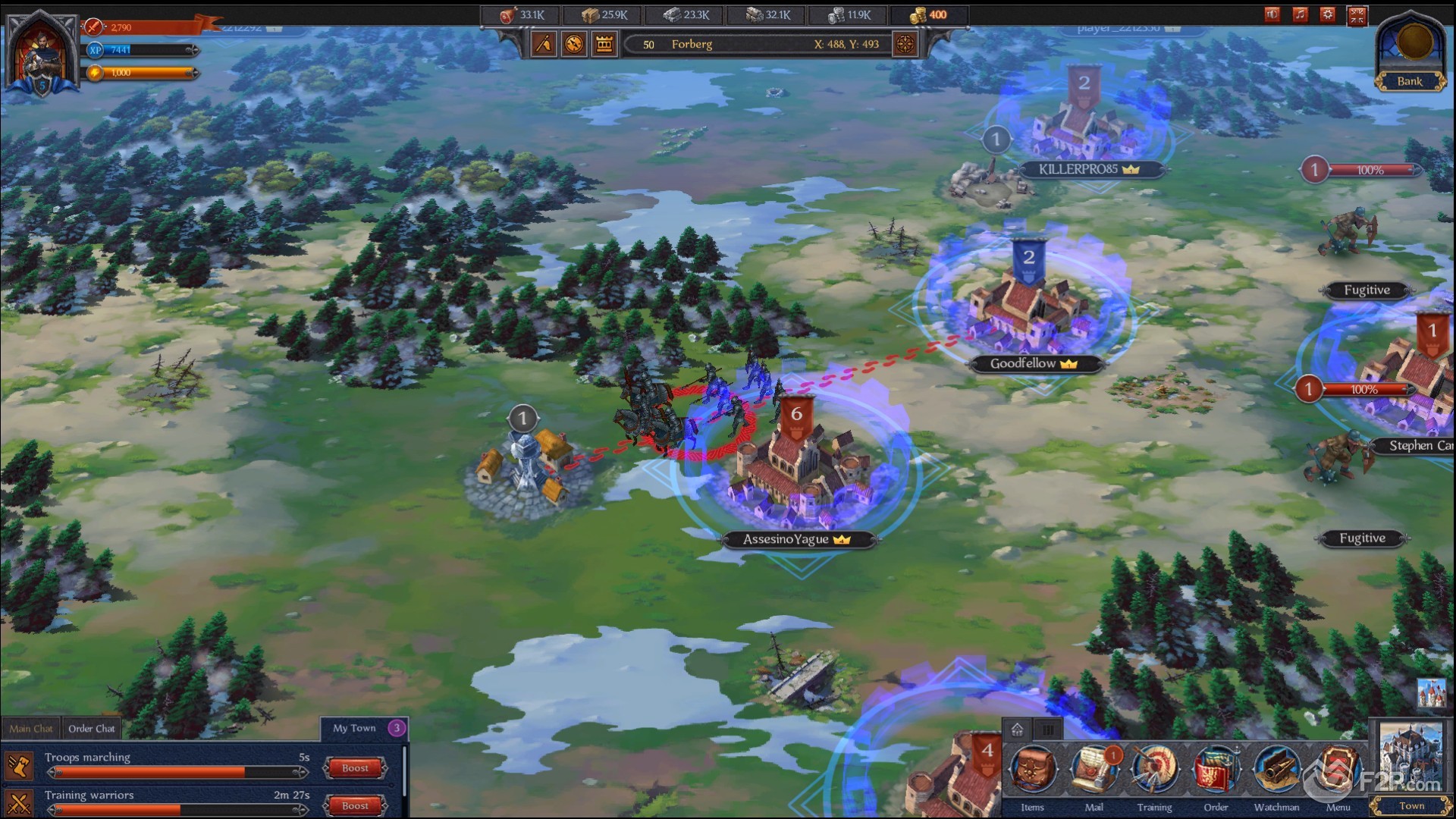Open the Bank
The width and height of the screenshot is (1456, 819).
(x=1410, y=52)
